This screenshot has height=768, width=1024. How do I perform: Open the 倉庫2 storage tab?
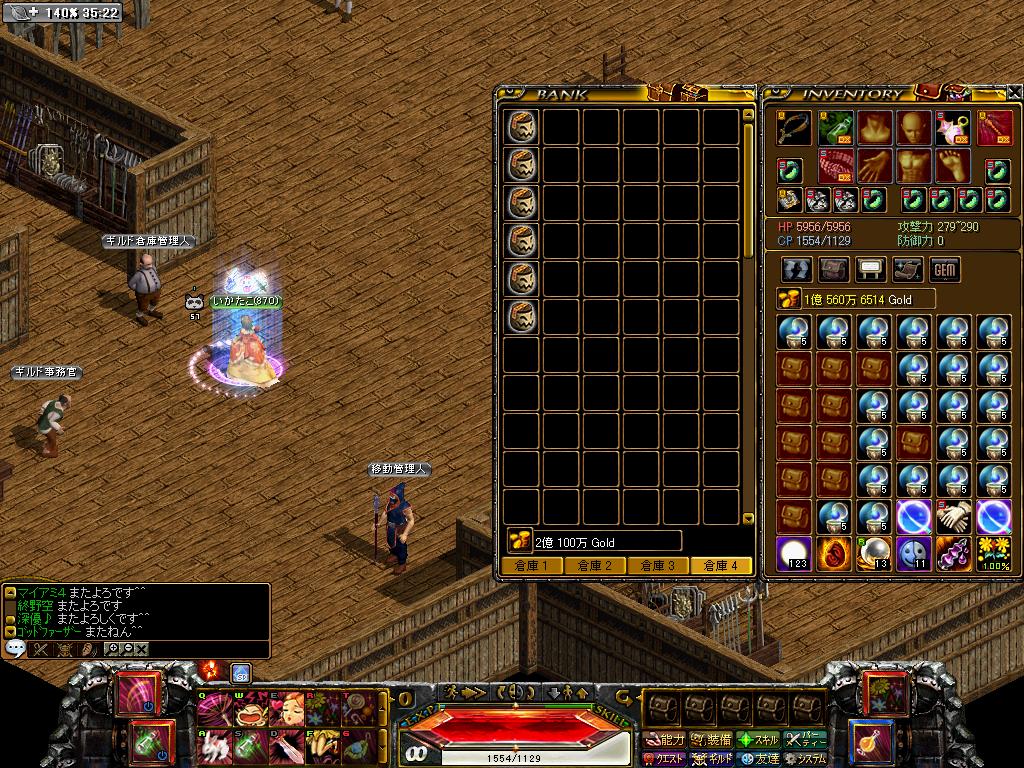tap(594, 566)
